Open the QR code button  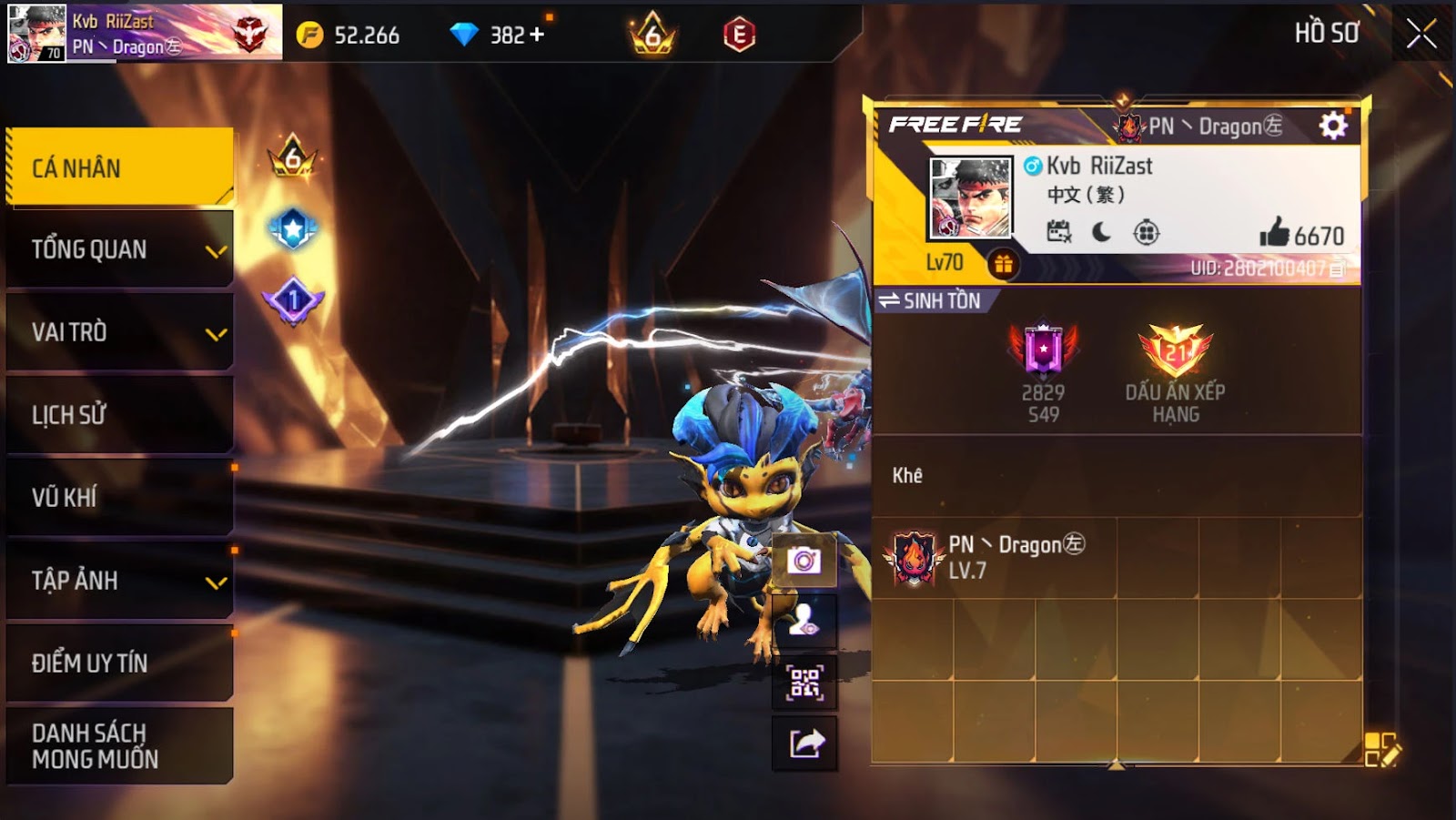pos(804,682)
